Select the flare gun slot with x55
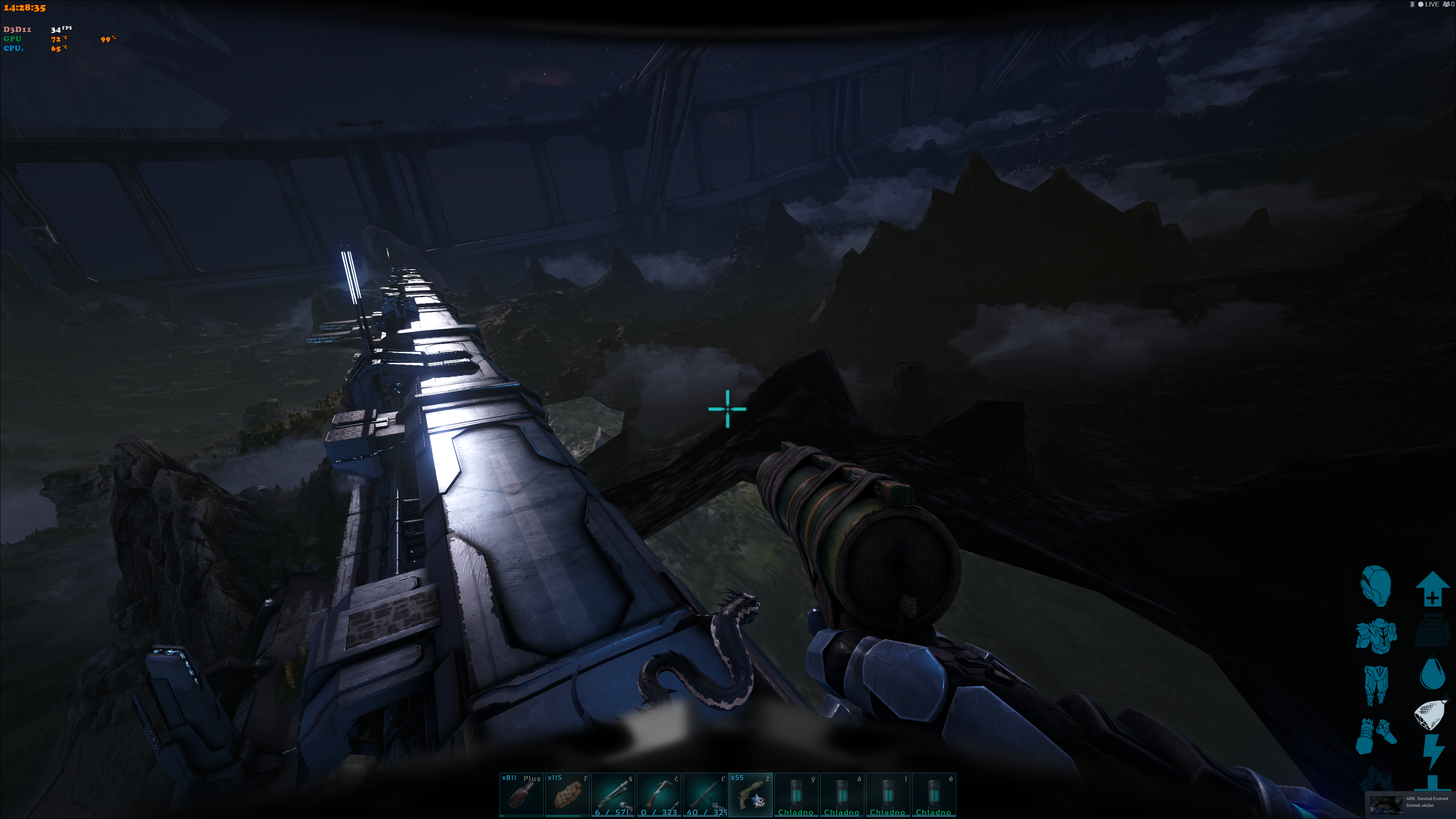 point(750,795)
